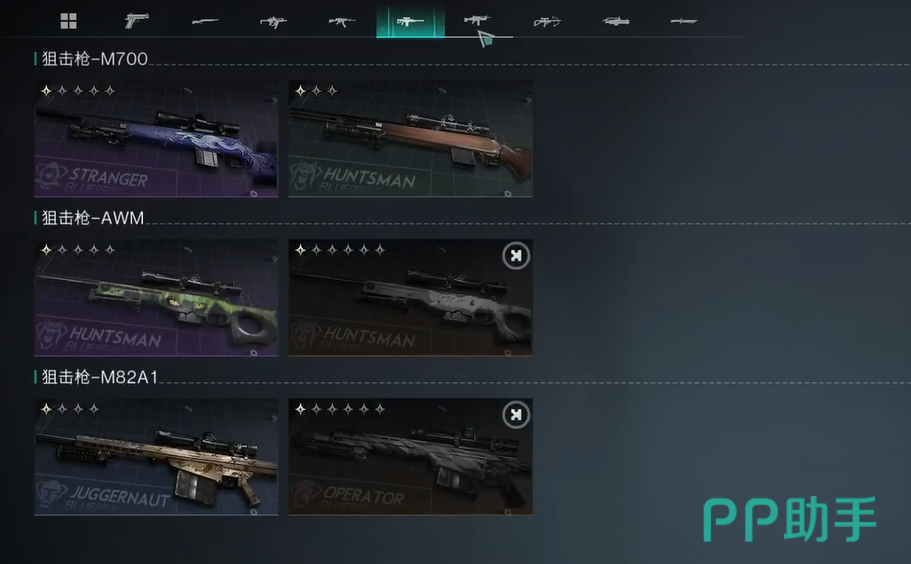The image size is (911, 564).
Task: Switch to the grid all-weapons tab
Action: 68,21
